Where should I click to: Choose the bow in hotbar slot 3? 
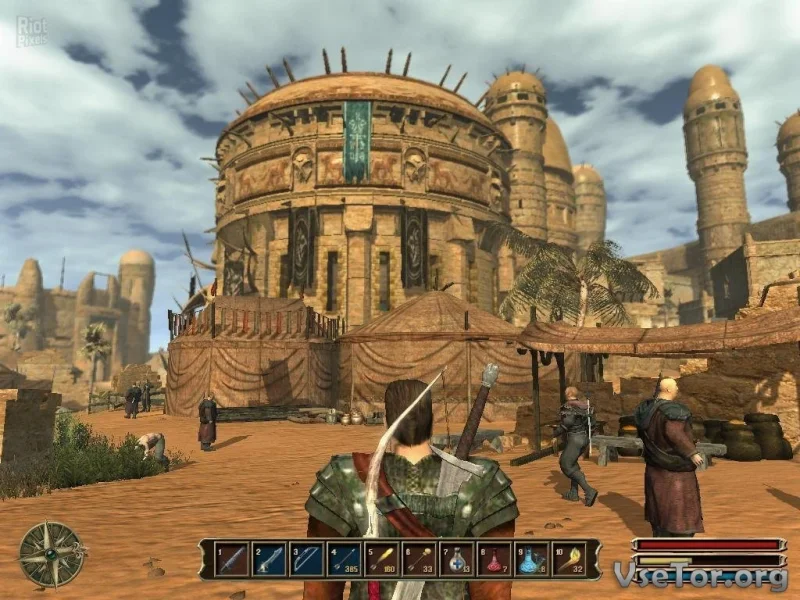[307, 560]
